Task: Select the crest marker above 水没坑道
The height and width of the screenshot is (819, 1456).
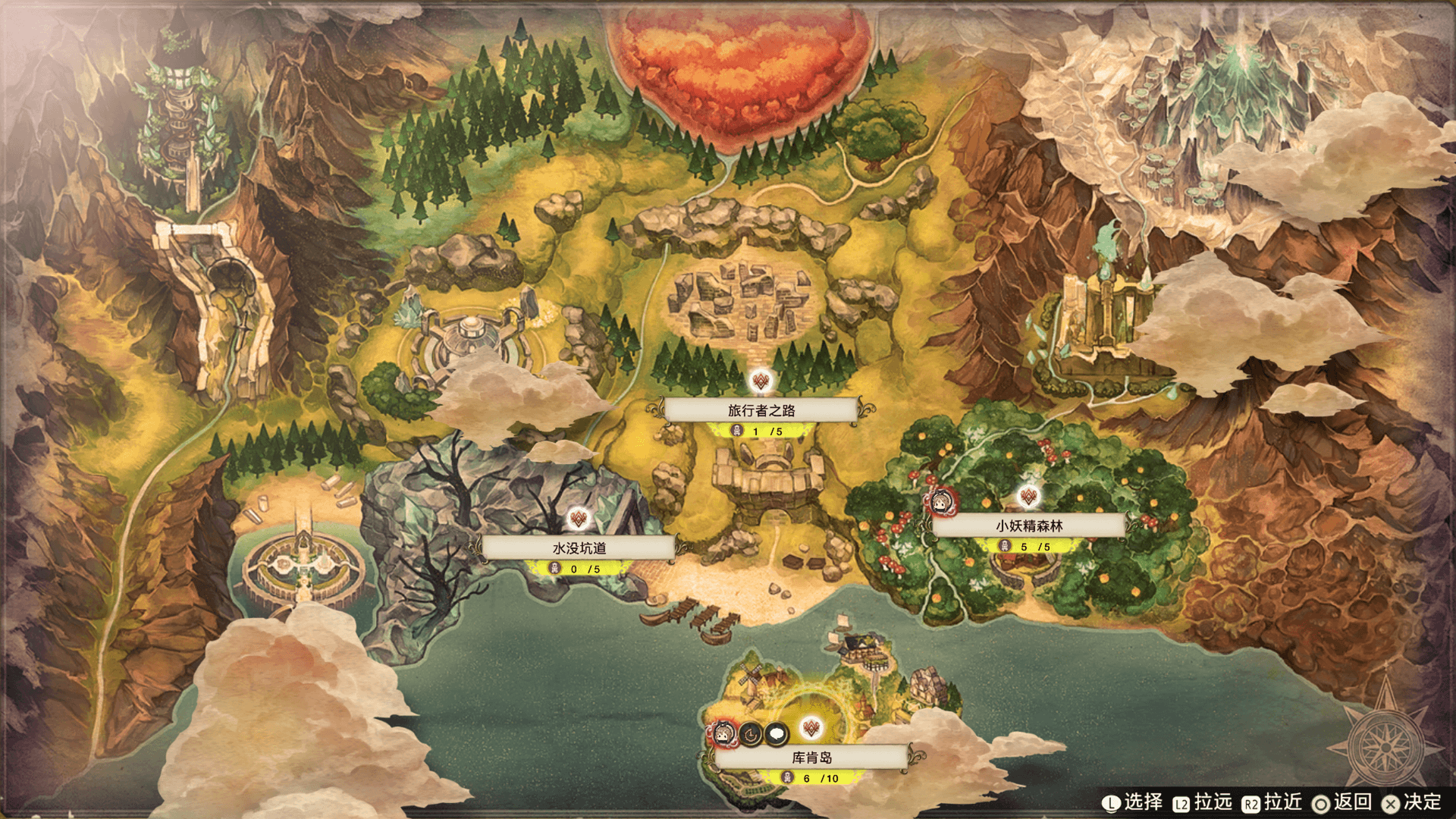Action: pos(579,519)
